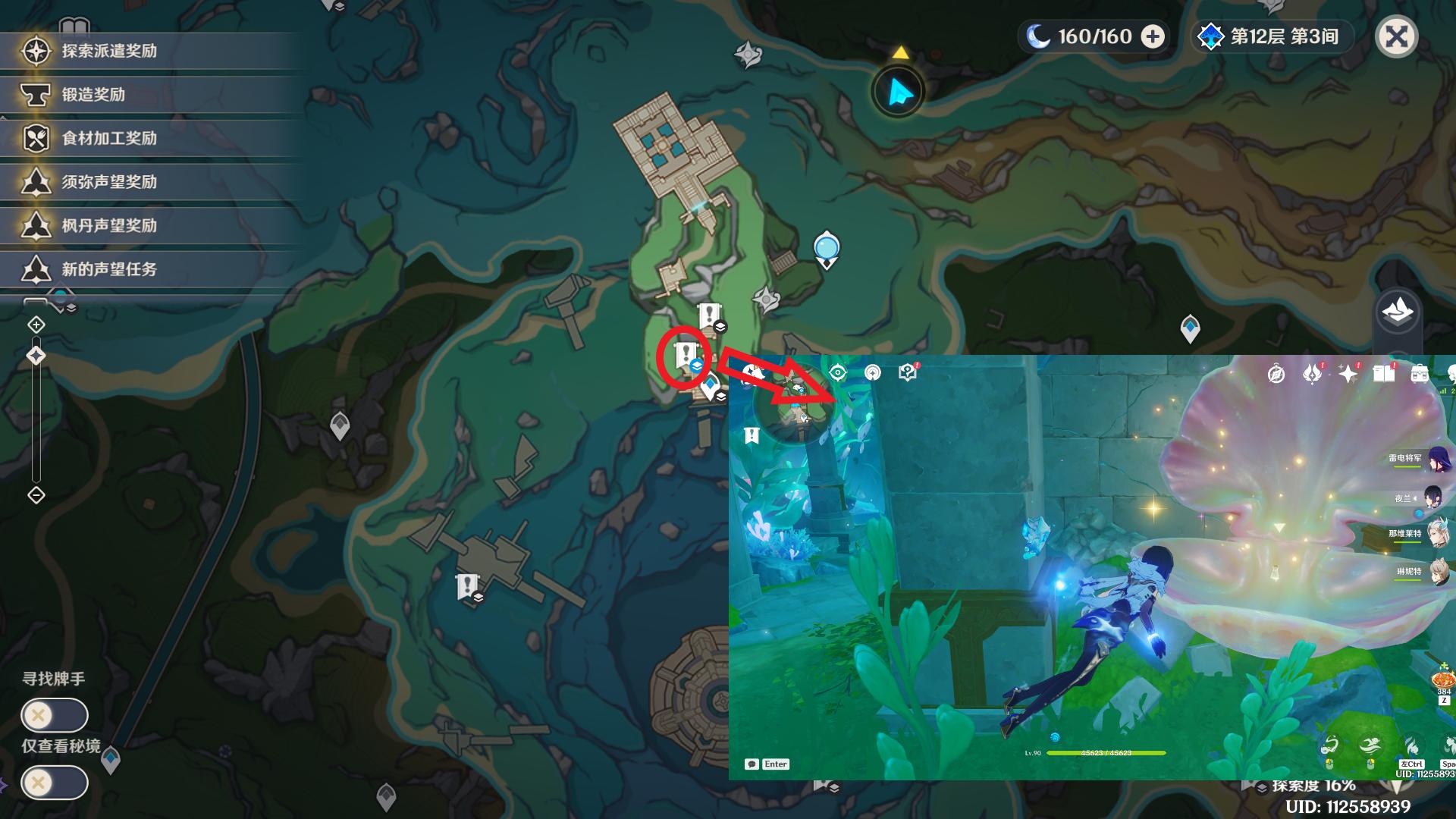Image resolution: width=1456 pixels, height=819 pixels.
Task: Select the 锻造奖励 entry
Action: pos(93,95)
